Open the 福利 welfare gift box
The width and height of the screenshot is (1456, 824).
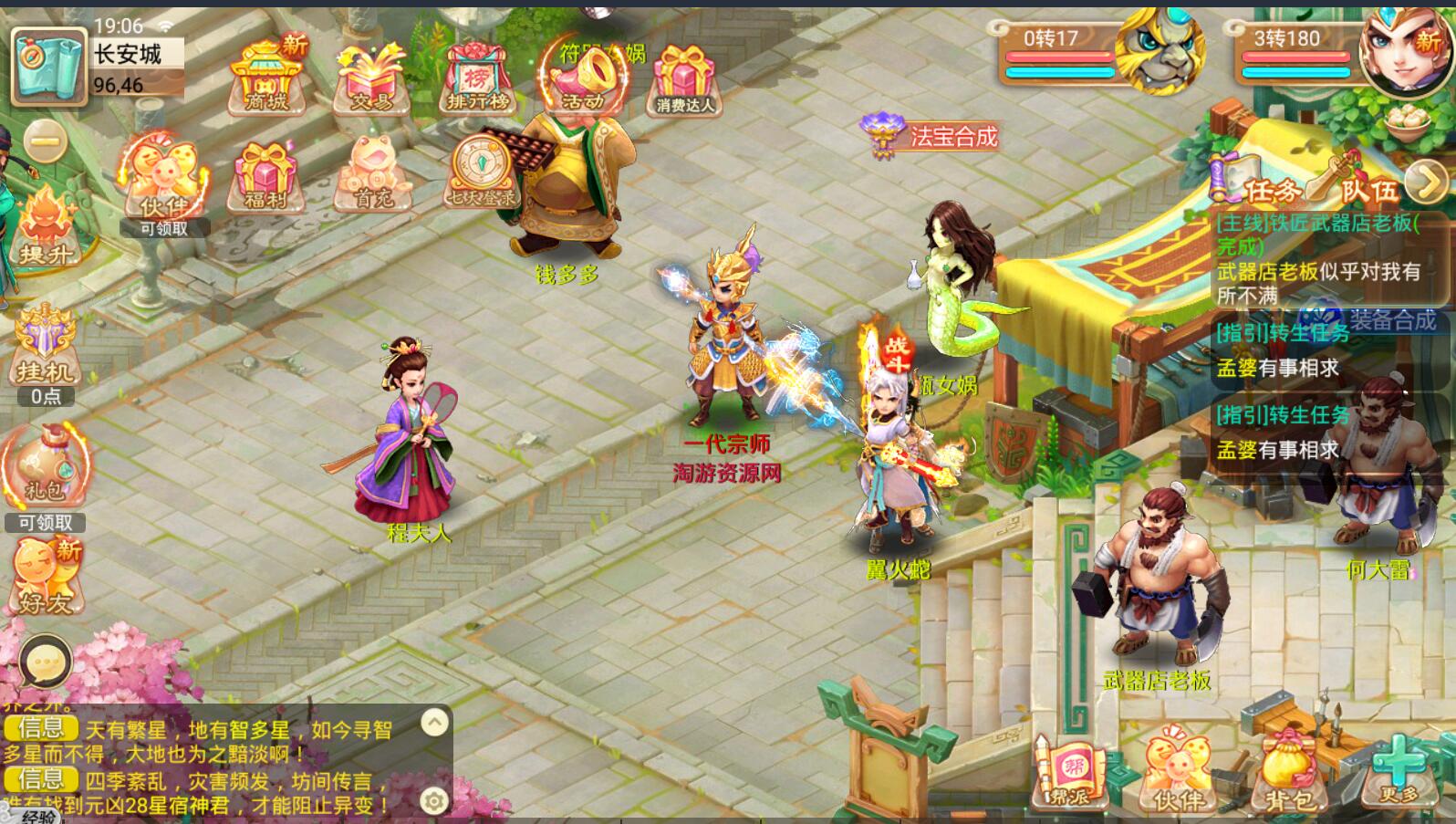tap(265, 178)
